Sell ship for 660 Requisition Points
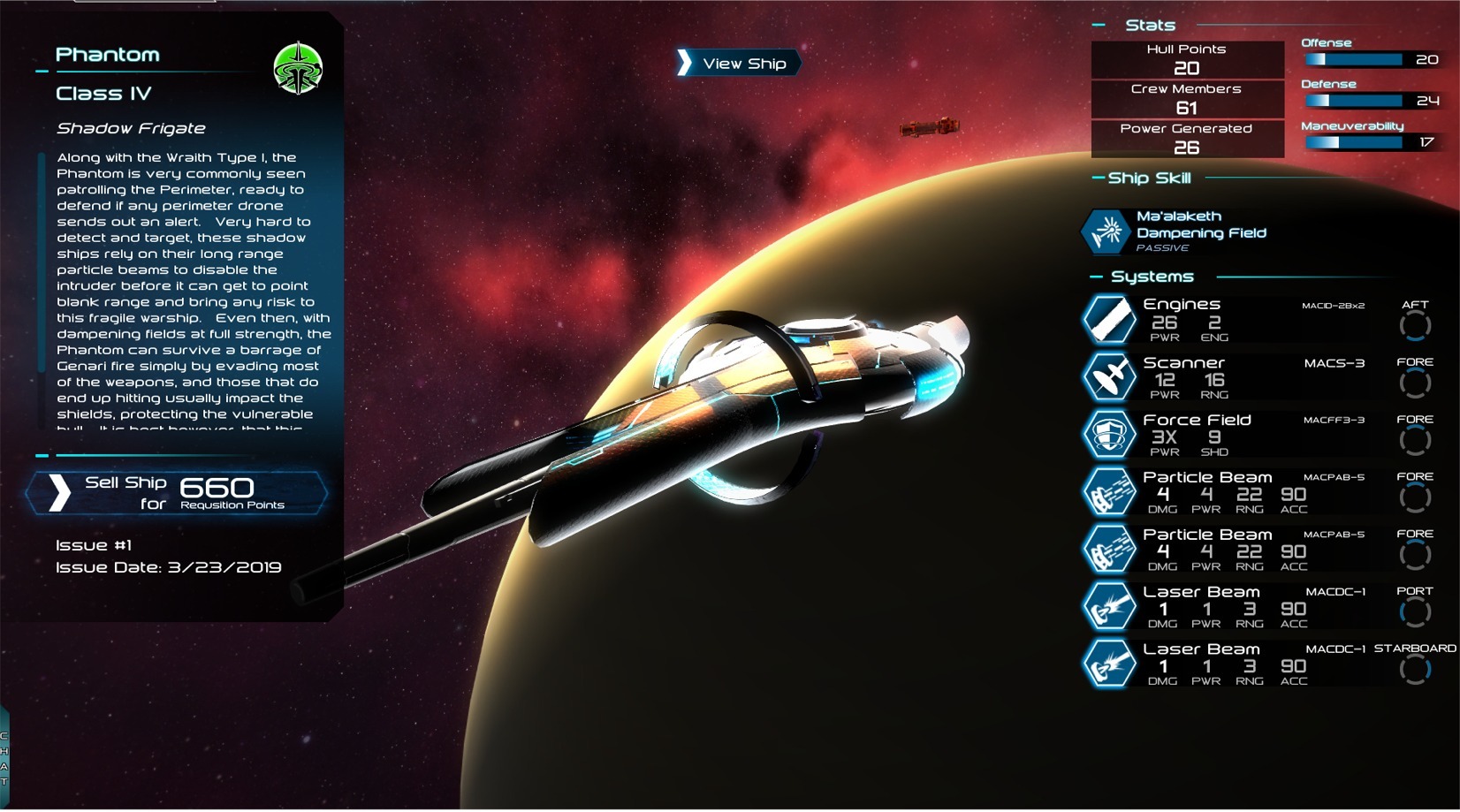Image resolution: width=1460 pixels, height=812 pixels. point(177,493)
